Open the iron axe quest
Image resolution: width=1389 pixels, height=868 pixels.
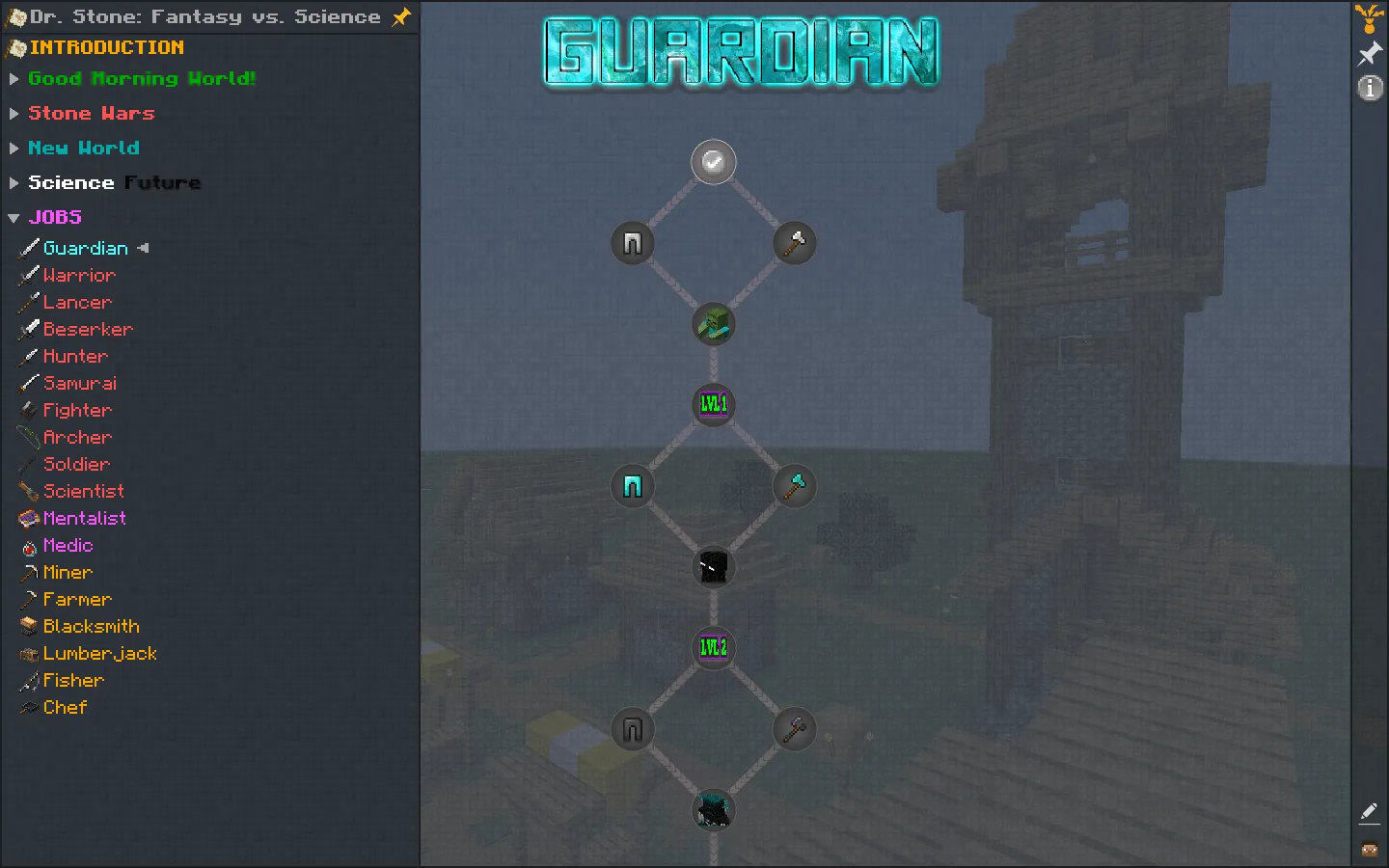point(794,243)
